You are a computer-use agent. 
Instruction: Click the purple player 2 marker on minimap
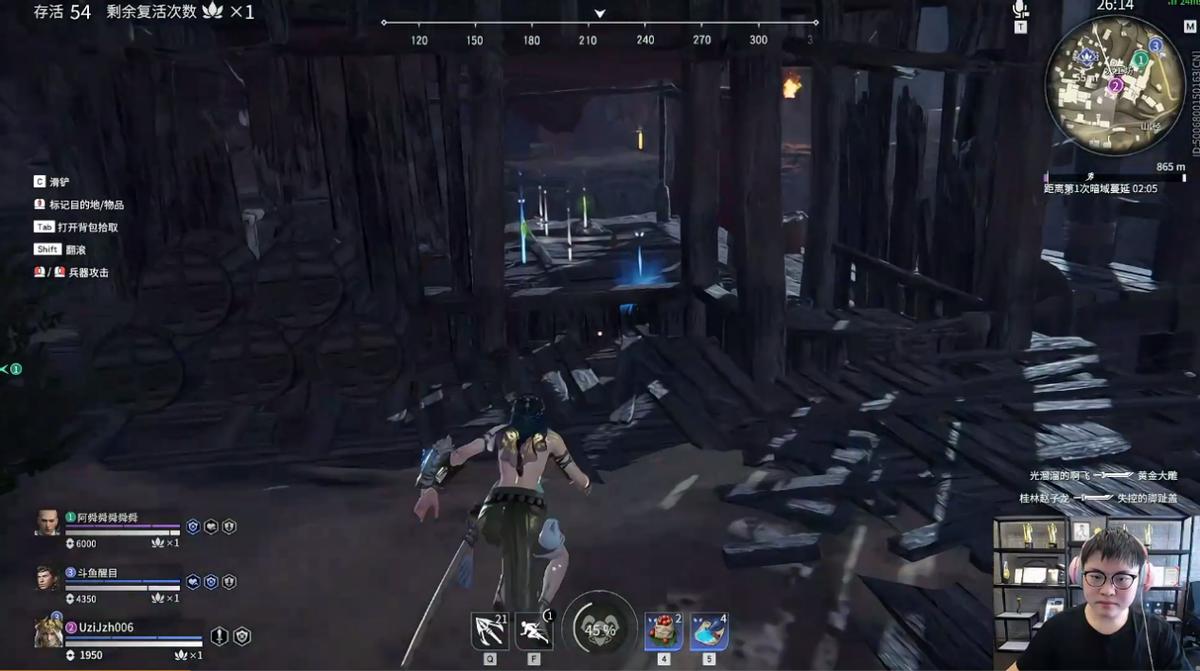[x=1115, y=86]
